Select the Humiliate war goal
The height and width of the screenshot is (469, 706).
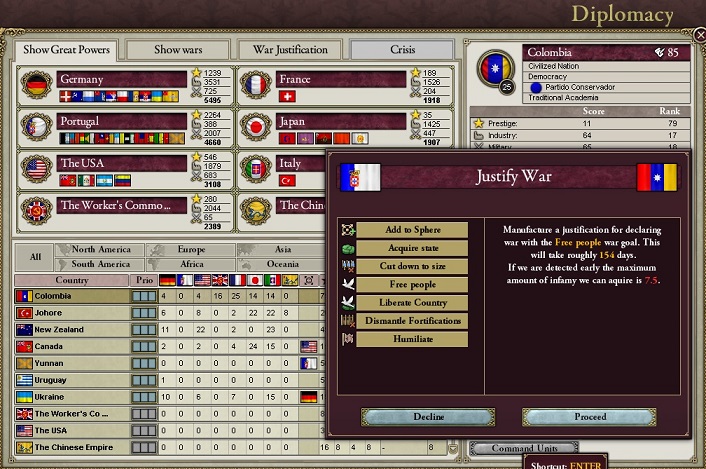(x=412, y=339)
